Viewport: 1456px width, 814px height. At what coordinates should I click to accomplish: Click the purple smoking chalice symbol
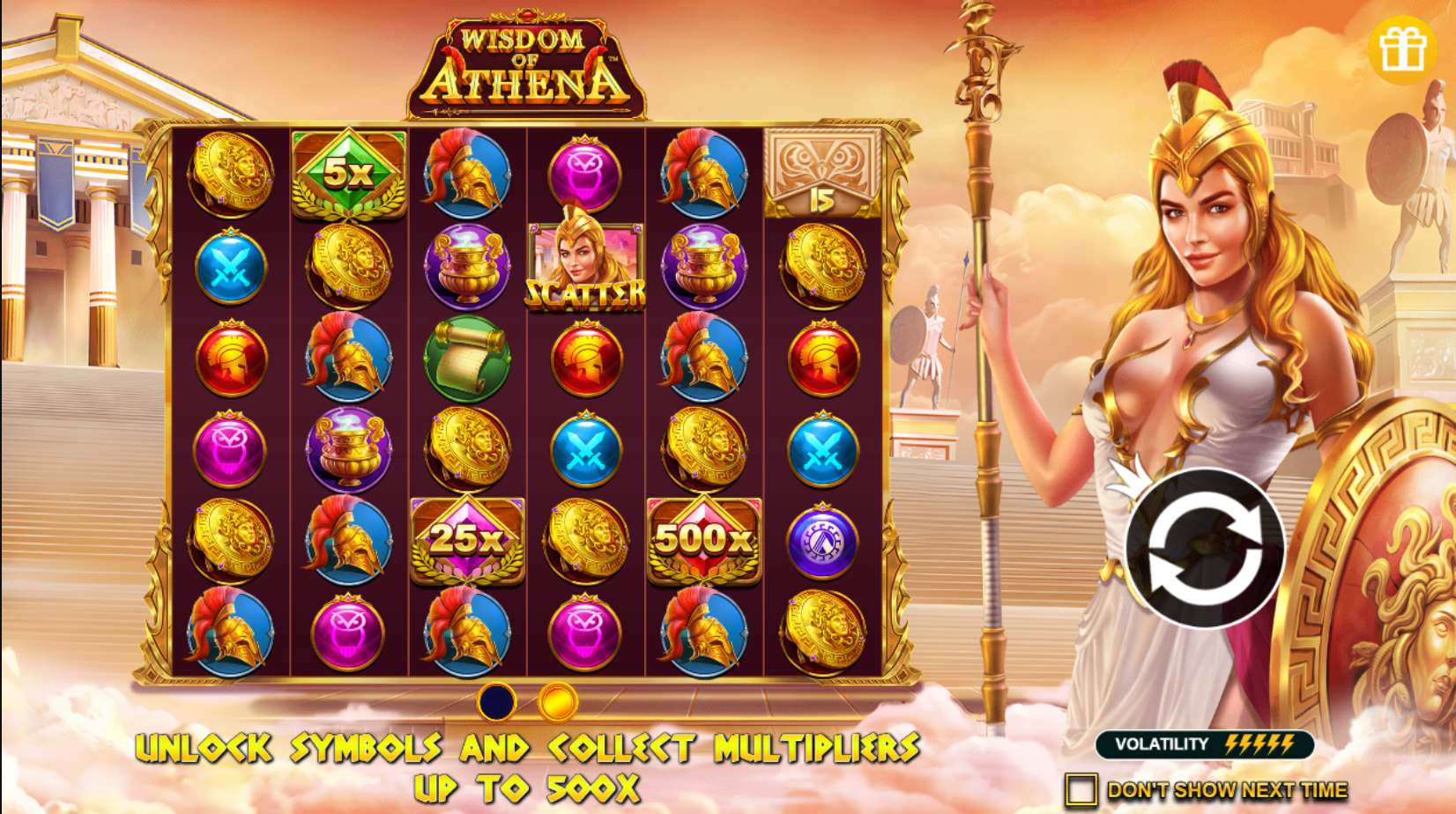465,266
